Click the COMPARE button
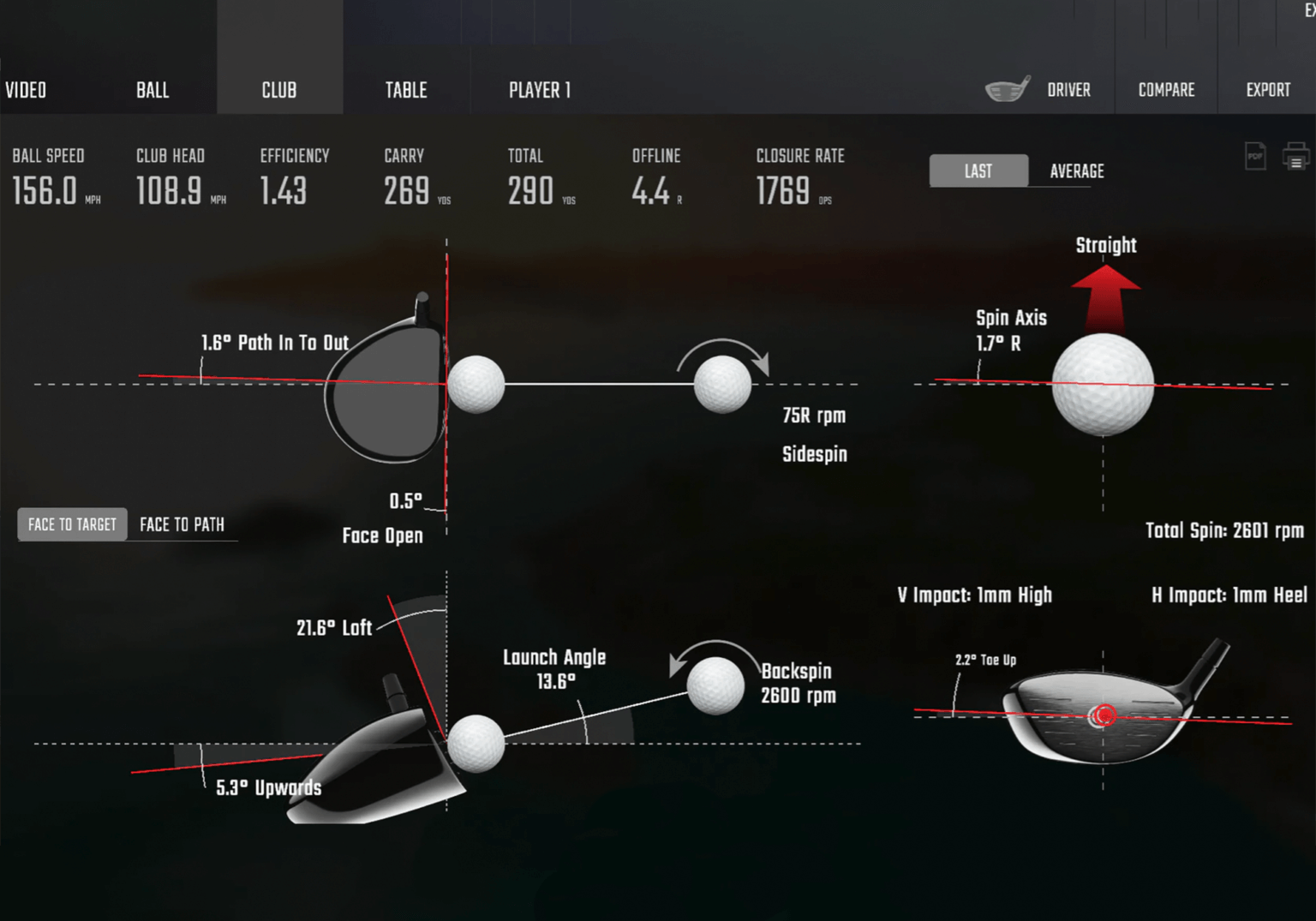The image size is (1316, 921). click(1166, 88)
